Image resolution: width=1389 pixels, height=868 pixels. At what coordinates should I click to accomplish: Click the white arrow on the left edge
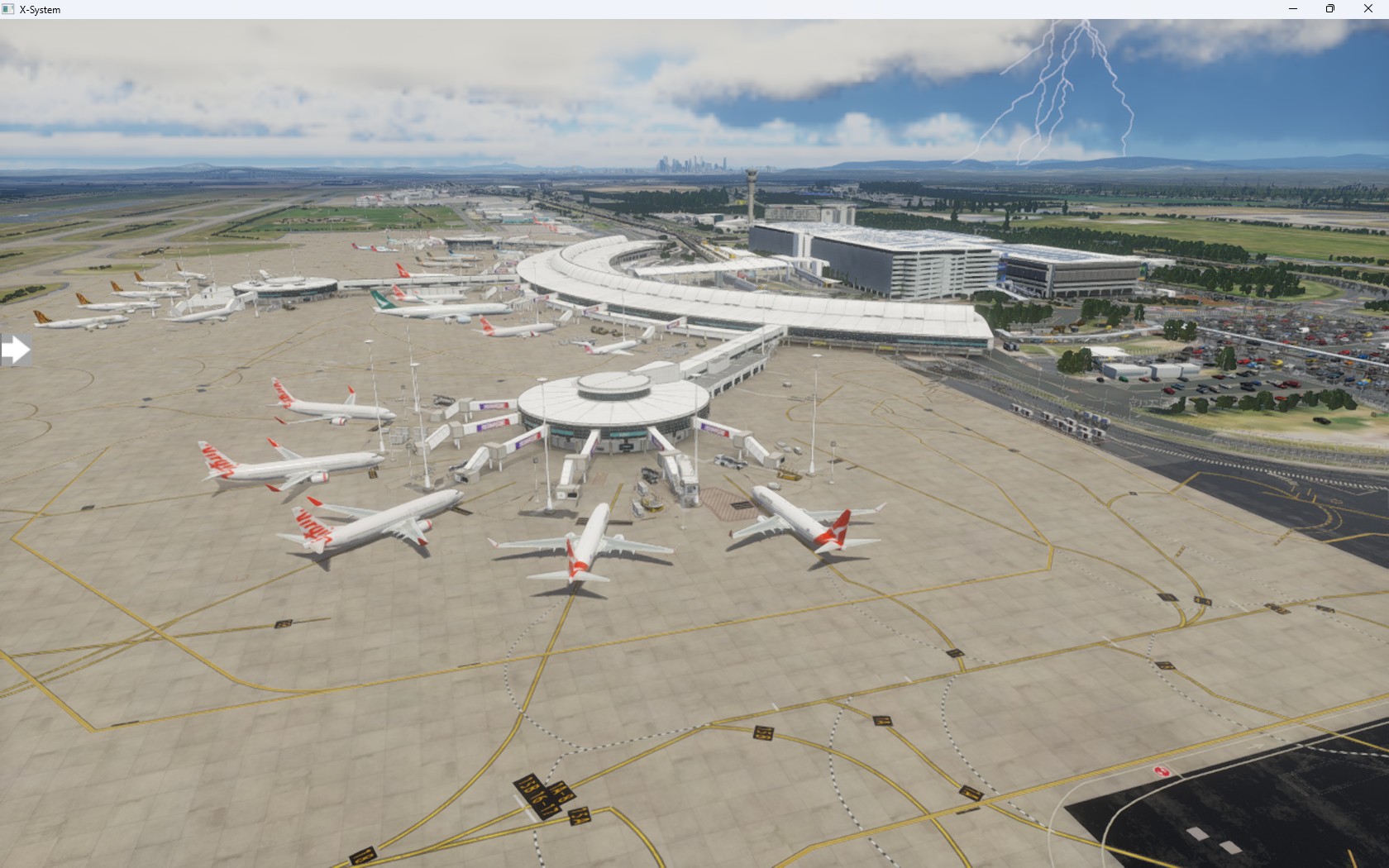[x=16, y=350]
